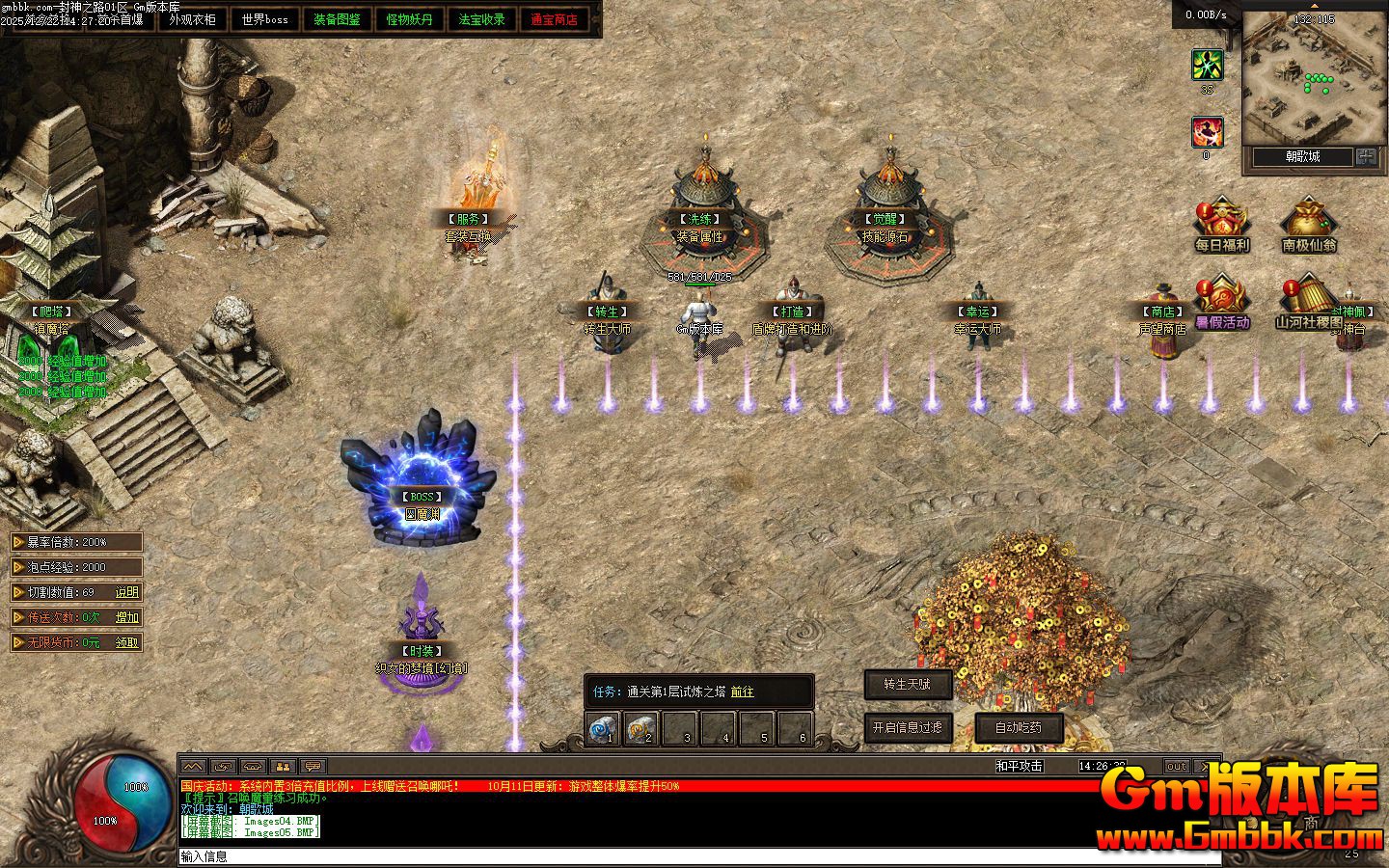Open the 装备图鉴 equipment codex
Screen dimensions: 1389x868
pos(337,19)
